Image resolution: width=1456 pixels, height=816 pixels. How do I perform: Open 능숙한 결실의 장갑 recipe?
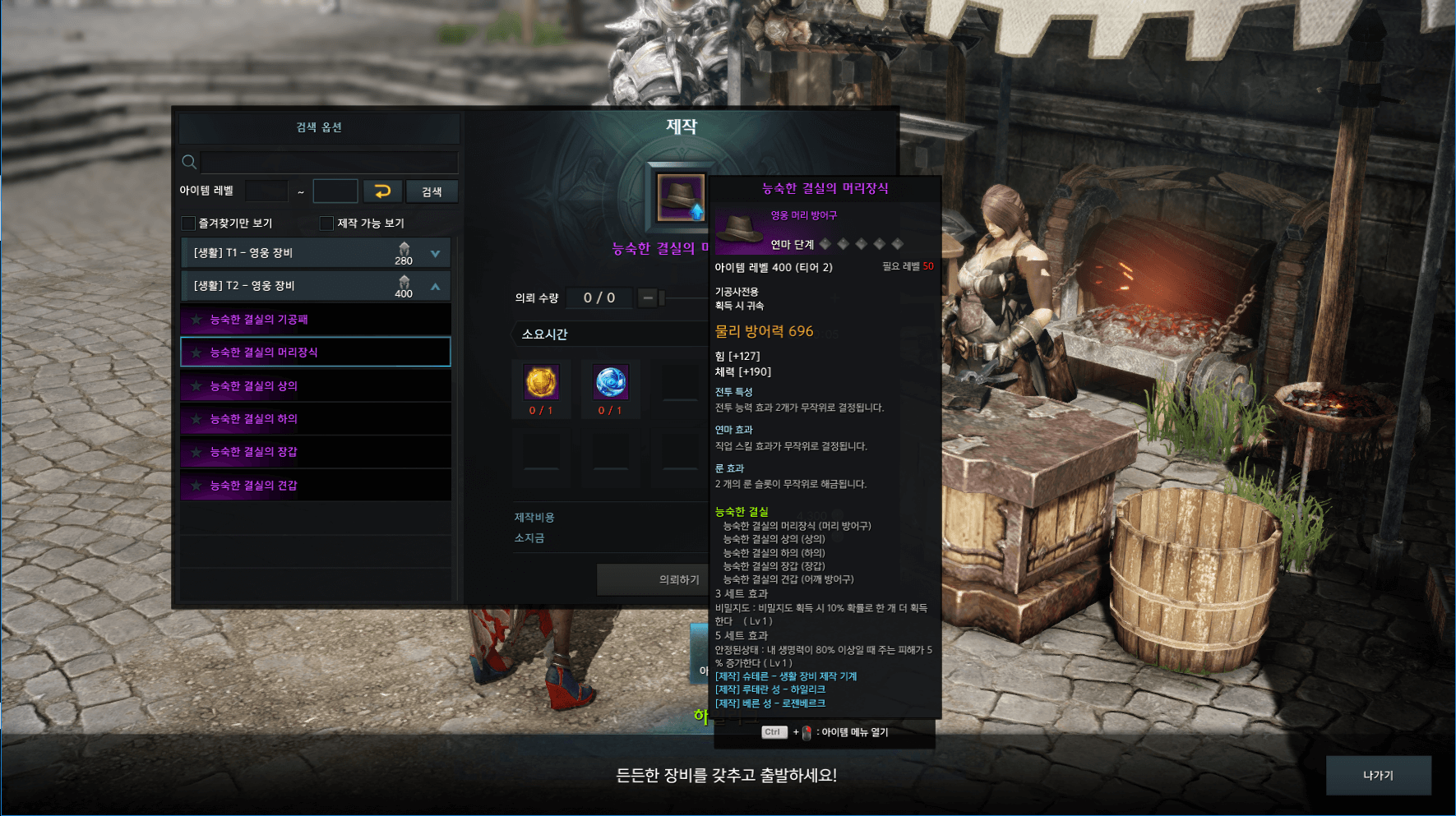coord(316,452)
